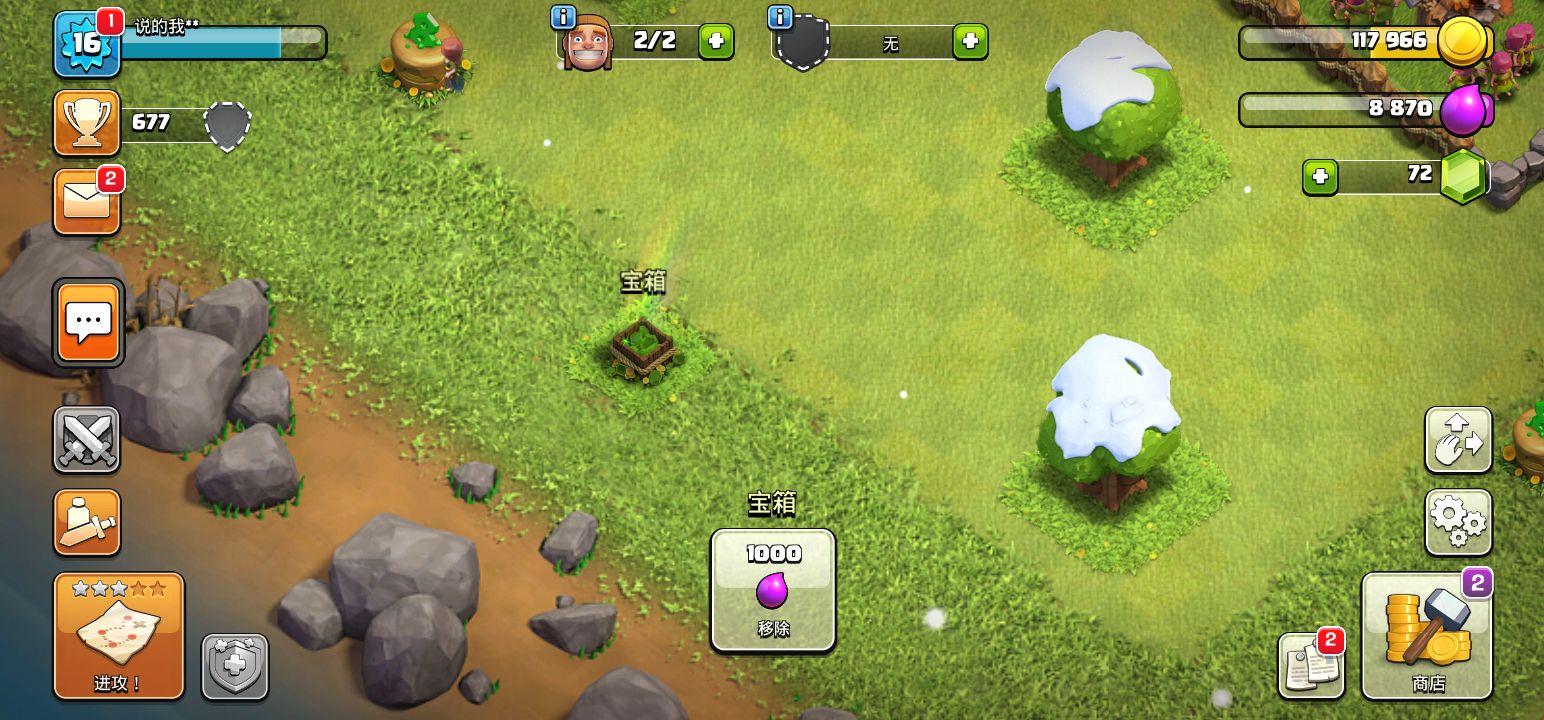Add a builder with the plus button

[x=716, y=42]
